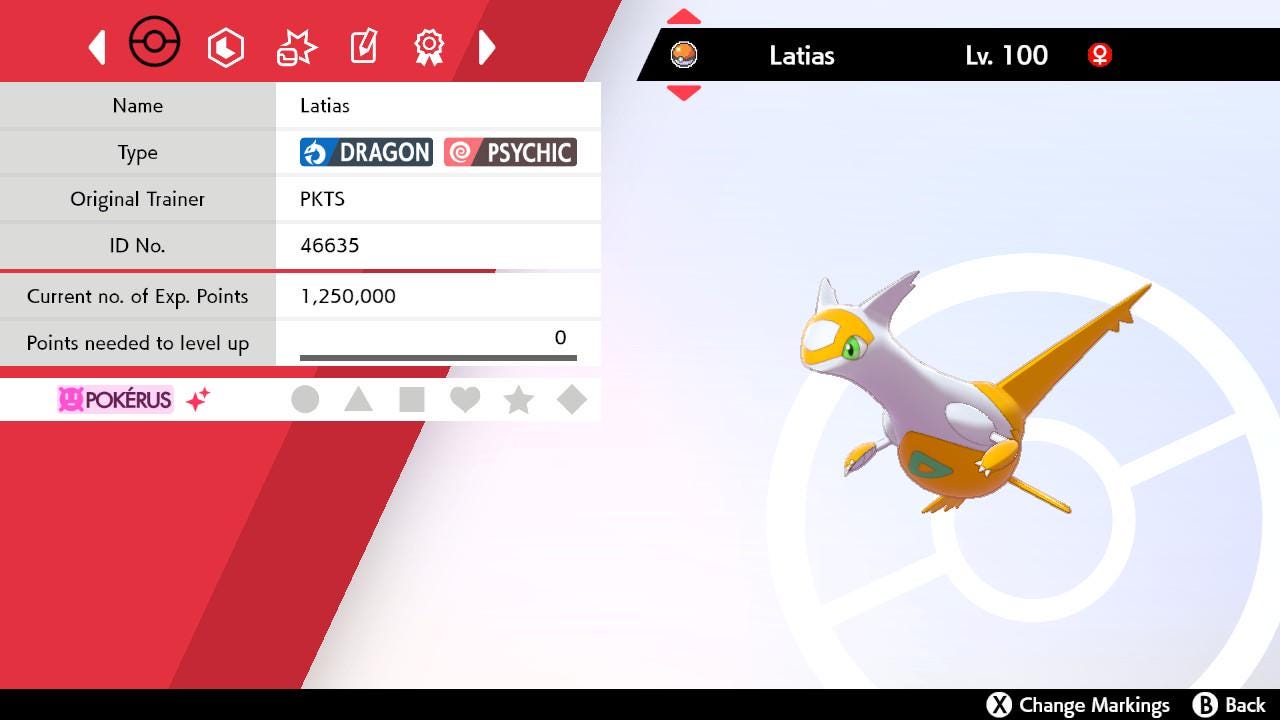Viewport: 1280px width, 720px height.
Task: Select the Poké Ball summary tab
Action: click(155, 45)
